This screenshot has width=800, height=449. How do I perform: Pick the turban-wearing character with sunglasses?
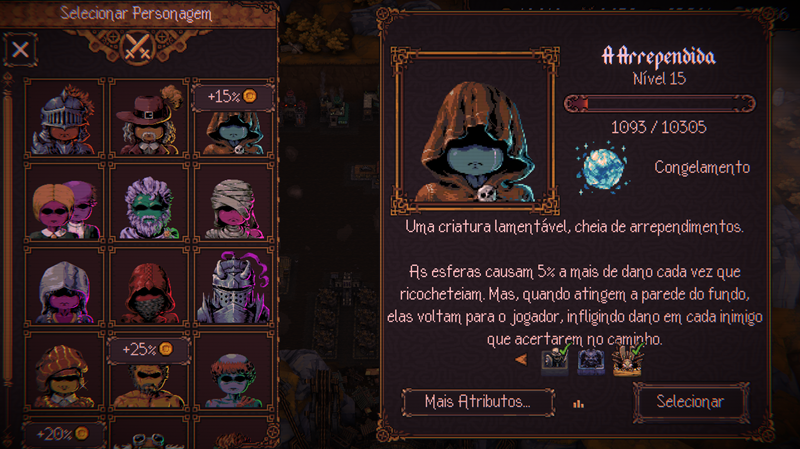64,372
